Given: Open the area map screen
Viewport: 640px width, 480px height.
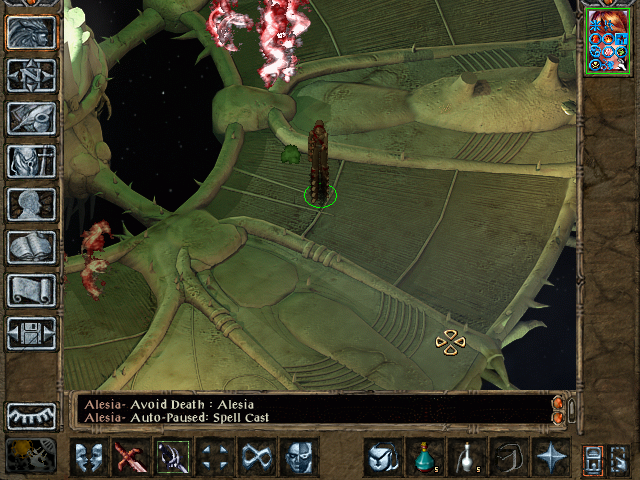Looking at the screenshot, I should click(32, 75).
